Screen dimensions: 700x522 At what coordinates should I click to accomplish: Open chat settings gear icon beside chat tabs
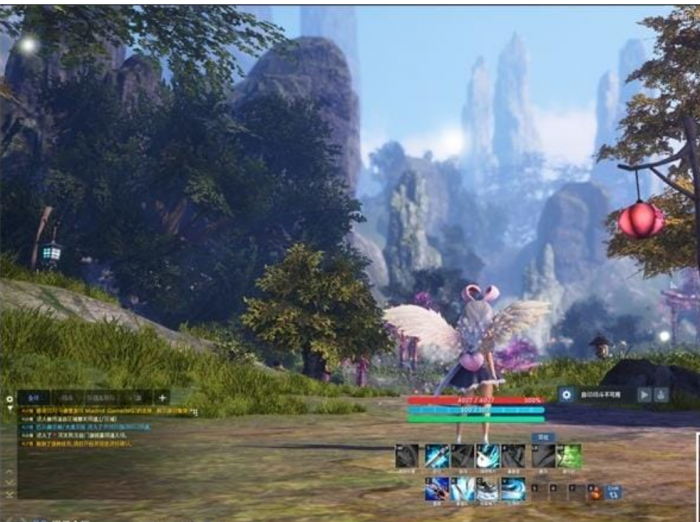(9, 398)
